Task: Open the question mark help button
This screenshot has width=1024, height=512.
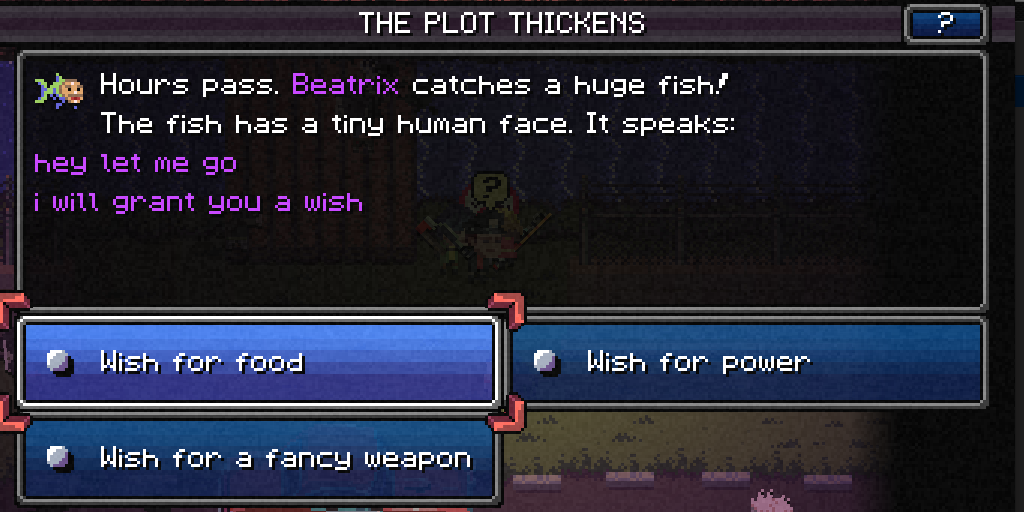Action: (x=945, y=24)
